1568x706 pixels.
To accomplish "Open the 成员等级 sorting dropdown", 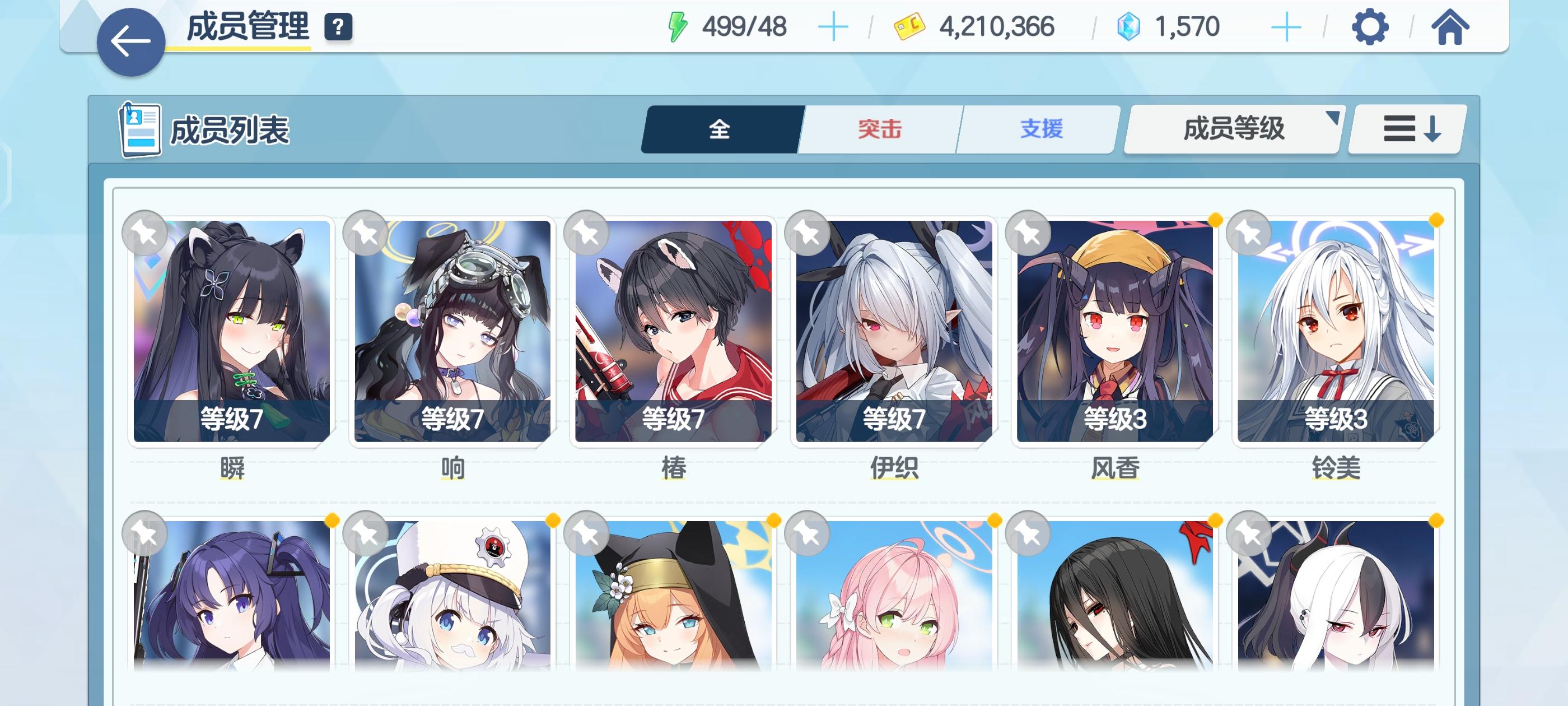I will [1233, 129].
